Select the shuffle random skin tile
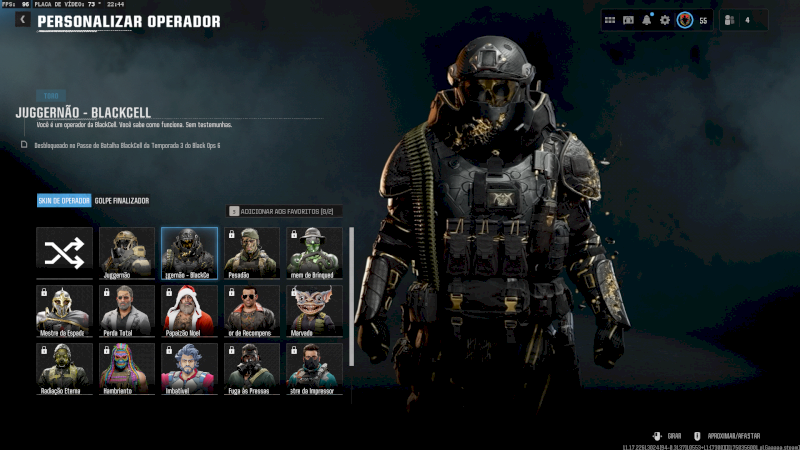The image size is (800, 450). point(65,253)
